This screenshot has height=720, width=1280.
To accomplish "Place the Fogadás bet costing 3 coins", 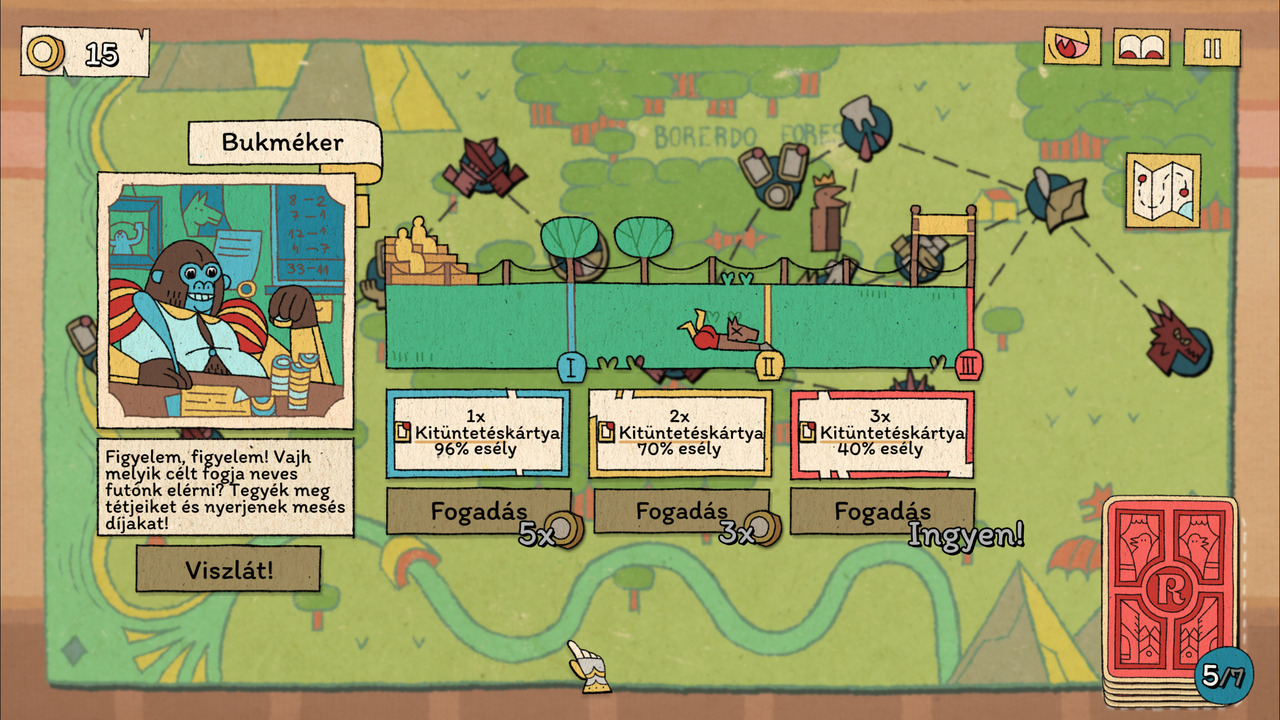I will (681, 511).
